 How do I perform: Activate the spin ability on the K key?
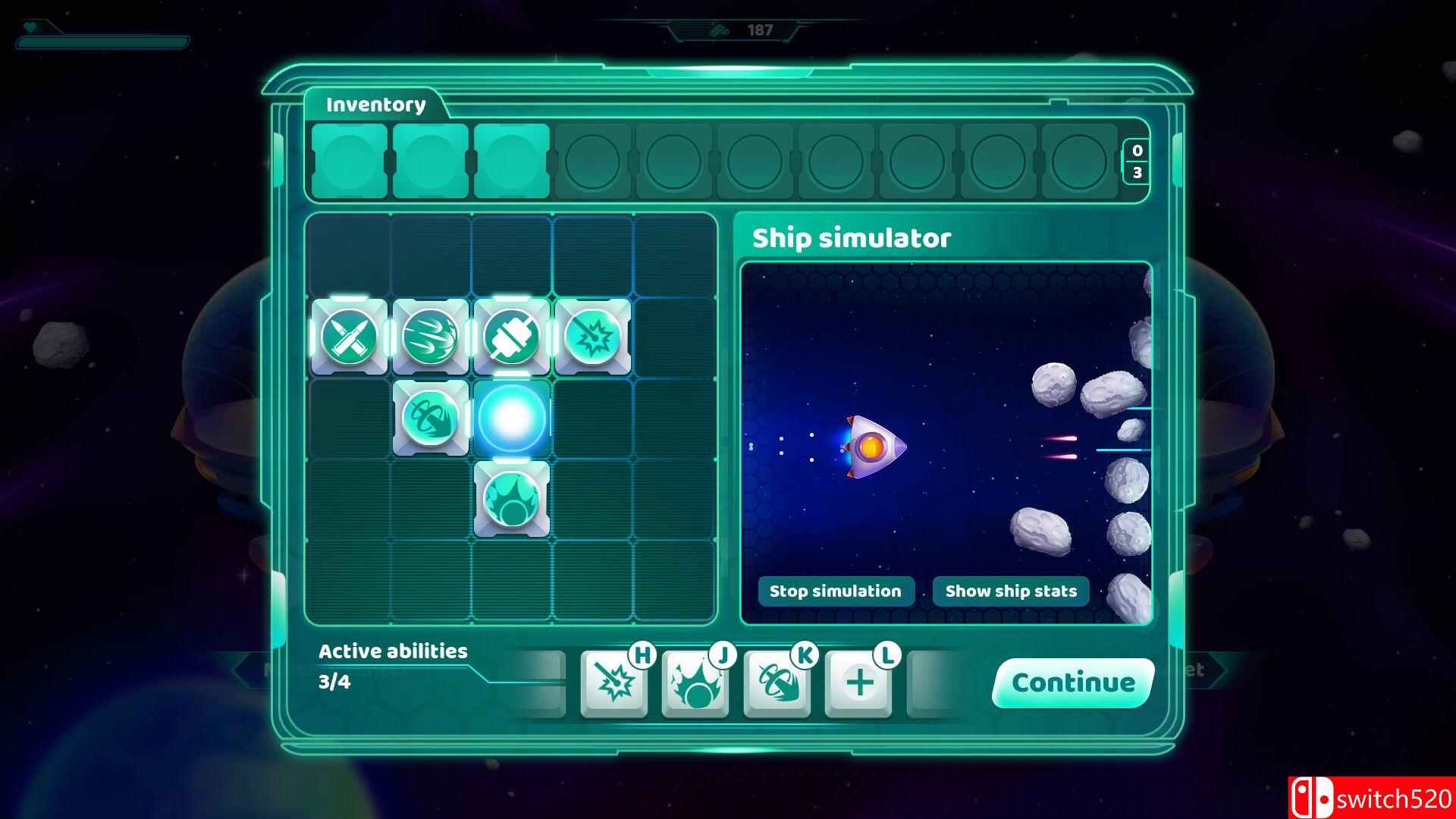[776, 682]
